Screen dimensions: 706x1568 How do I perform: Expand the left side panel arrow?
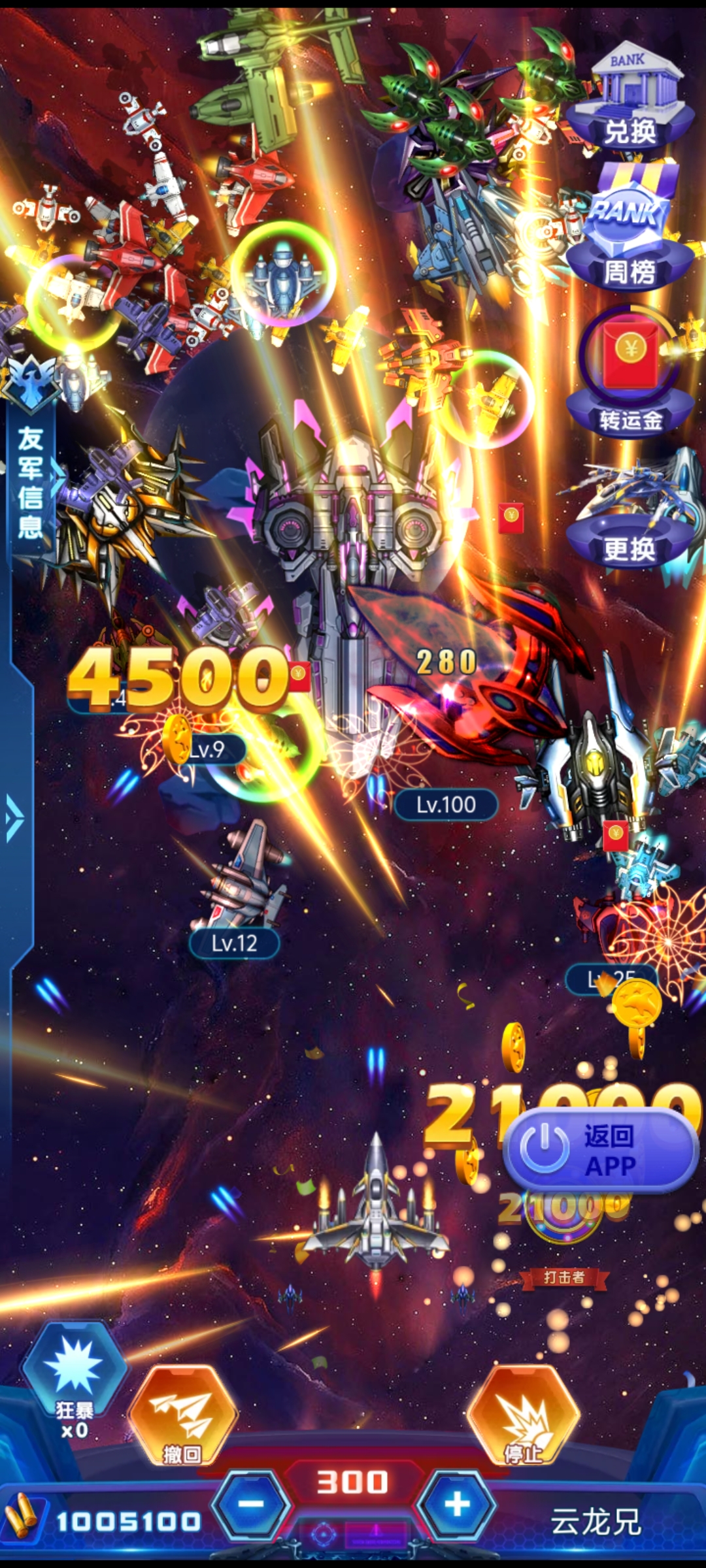coord(14,818)
